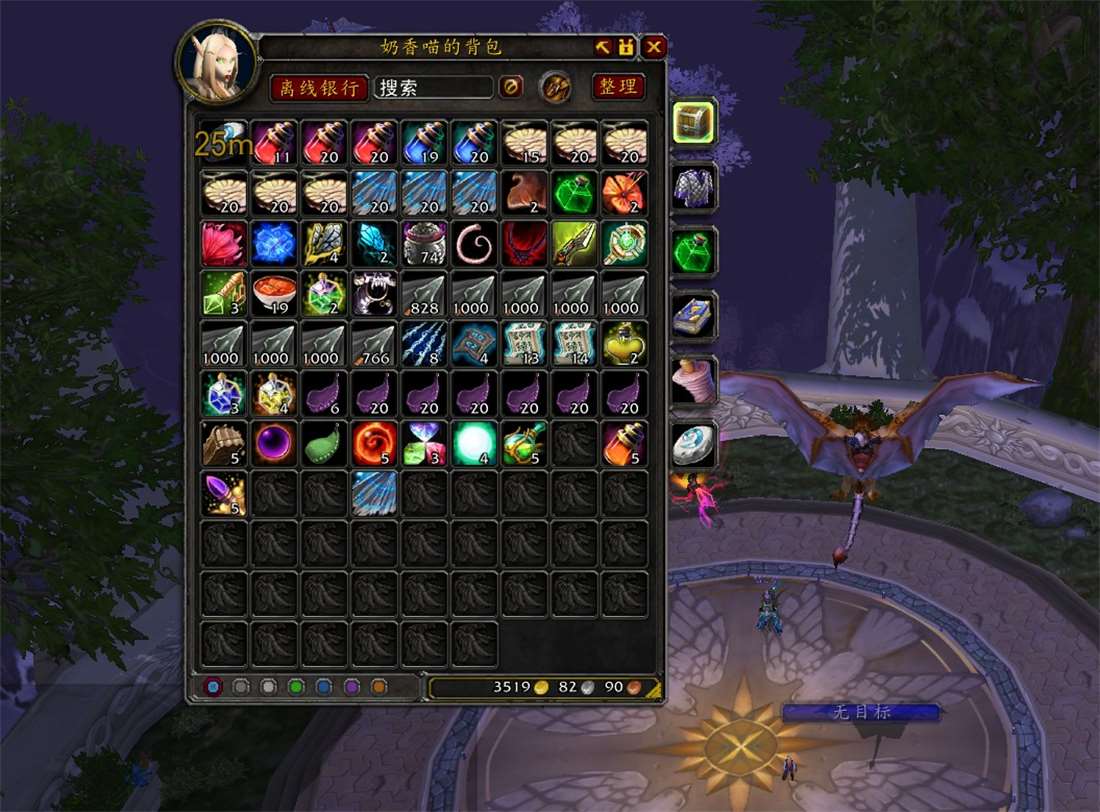This screenshot has height=812, width=1100.
Task: Select the white rune stone category tab
Action: coord(694,444)
